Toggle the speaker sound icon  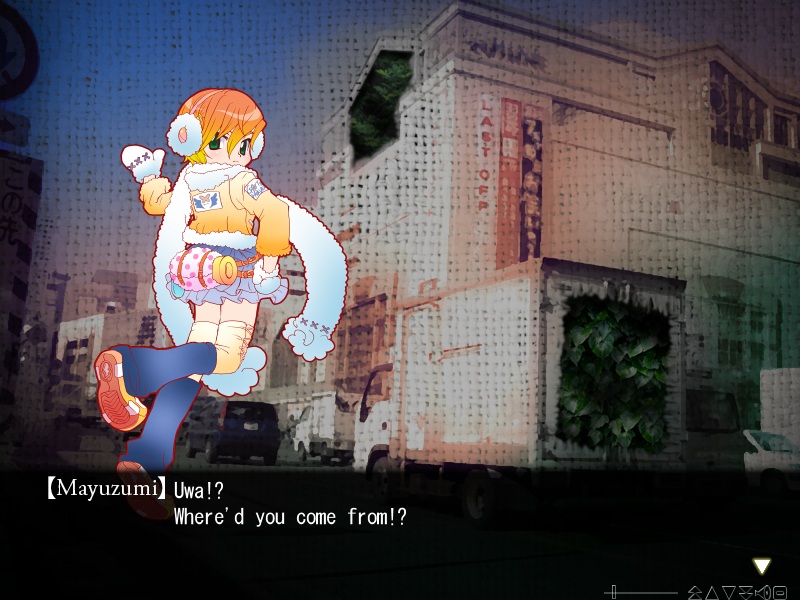(x=763, y=592)
